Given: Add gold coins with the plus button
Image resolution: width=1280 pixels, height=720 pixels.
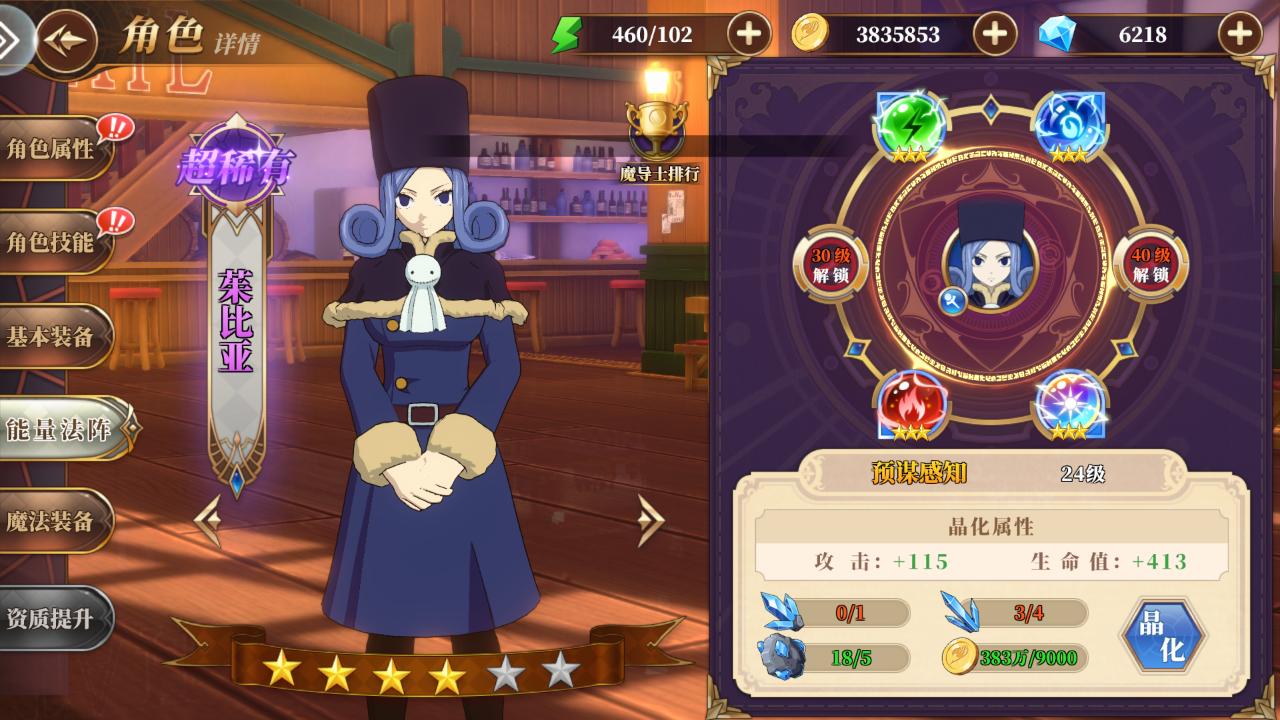Looking at the screenshot, I should 994,35.
